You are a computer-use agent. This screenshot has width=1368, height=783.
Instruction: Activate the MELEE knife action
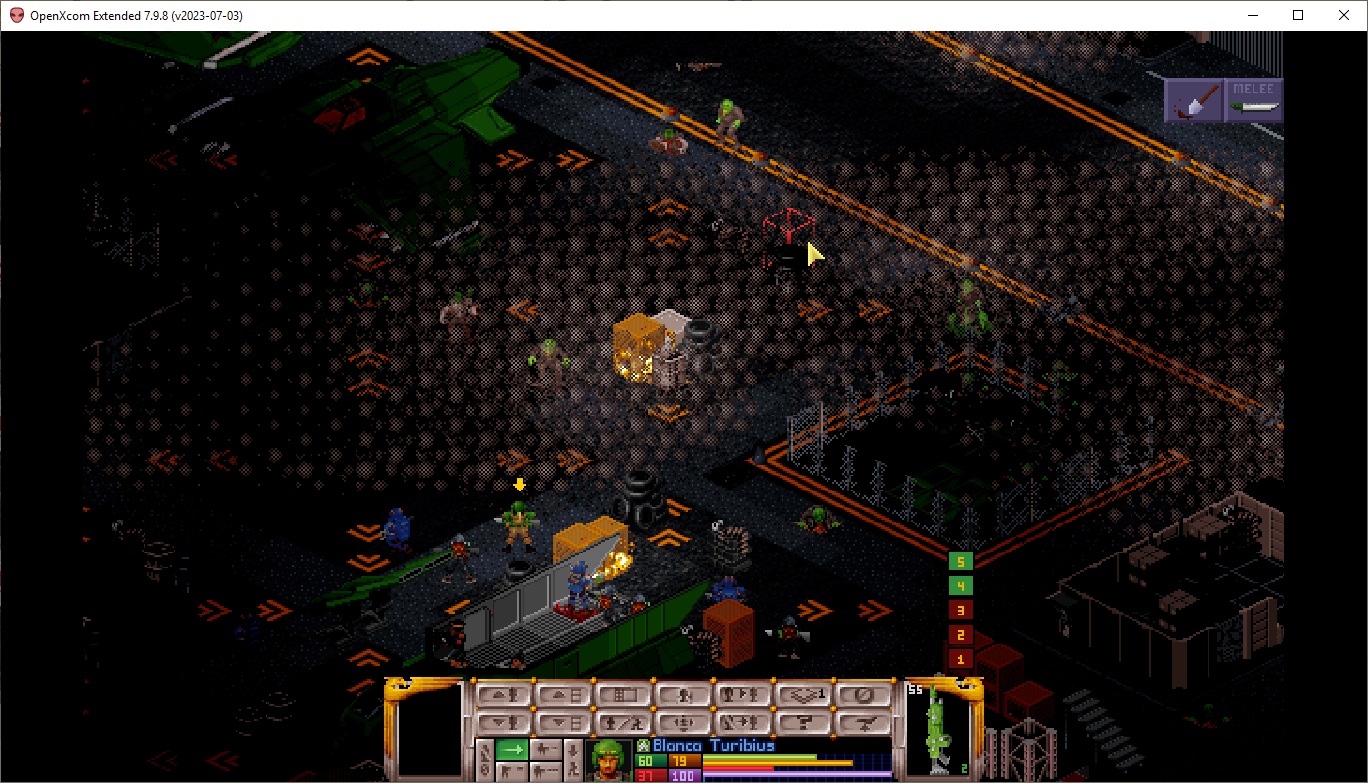(x=1254, y=101)
